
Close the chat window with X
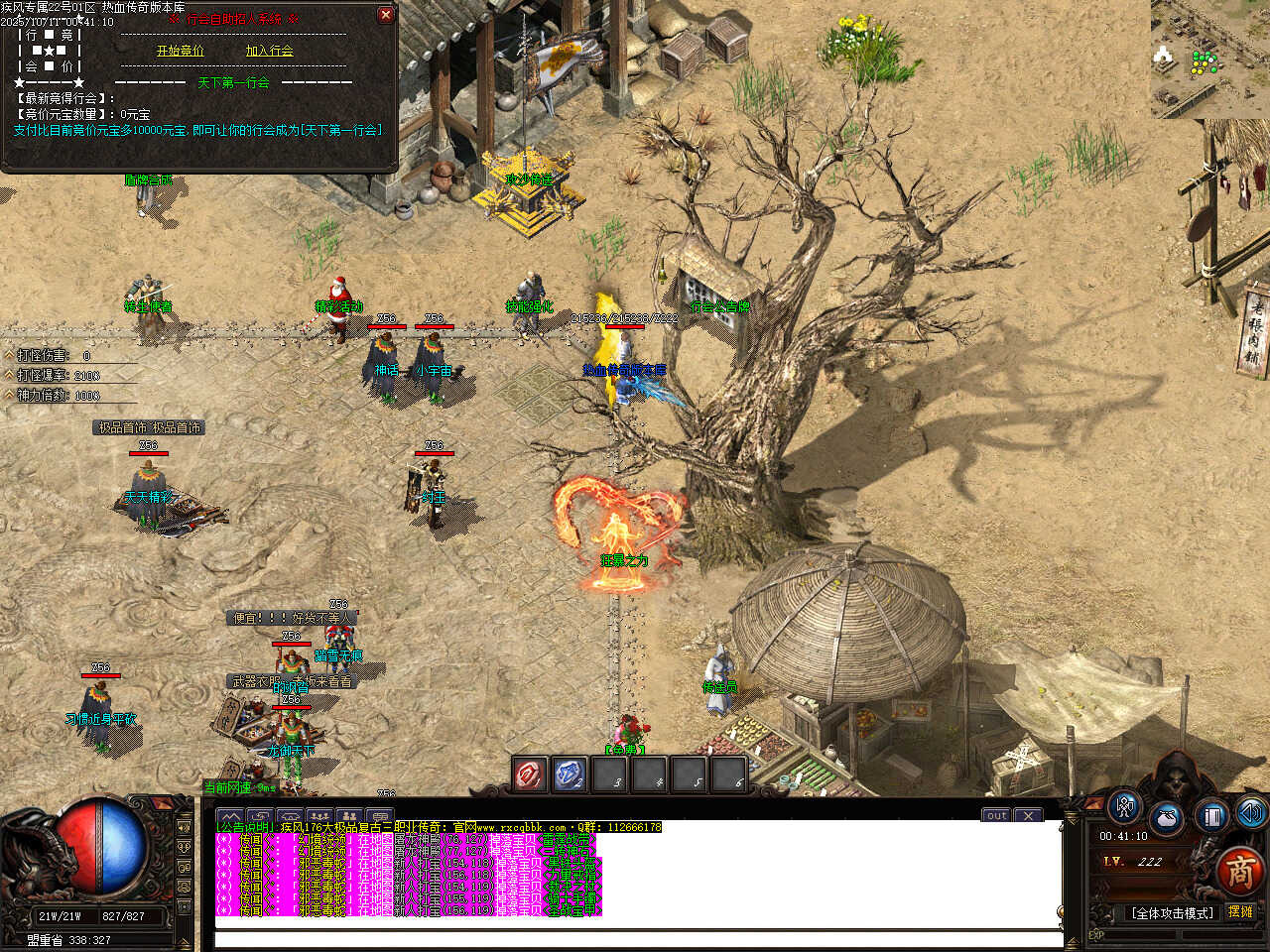[x=1029, y=815]
